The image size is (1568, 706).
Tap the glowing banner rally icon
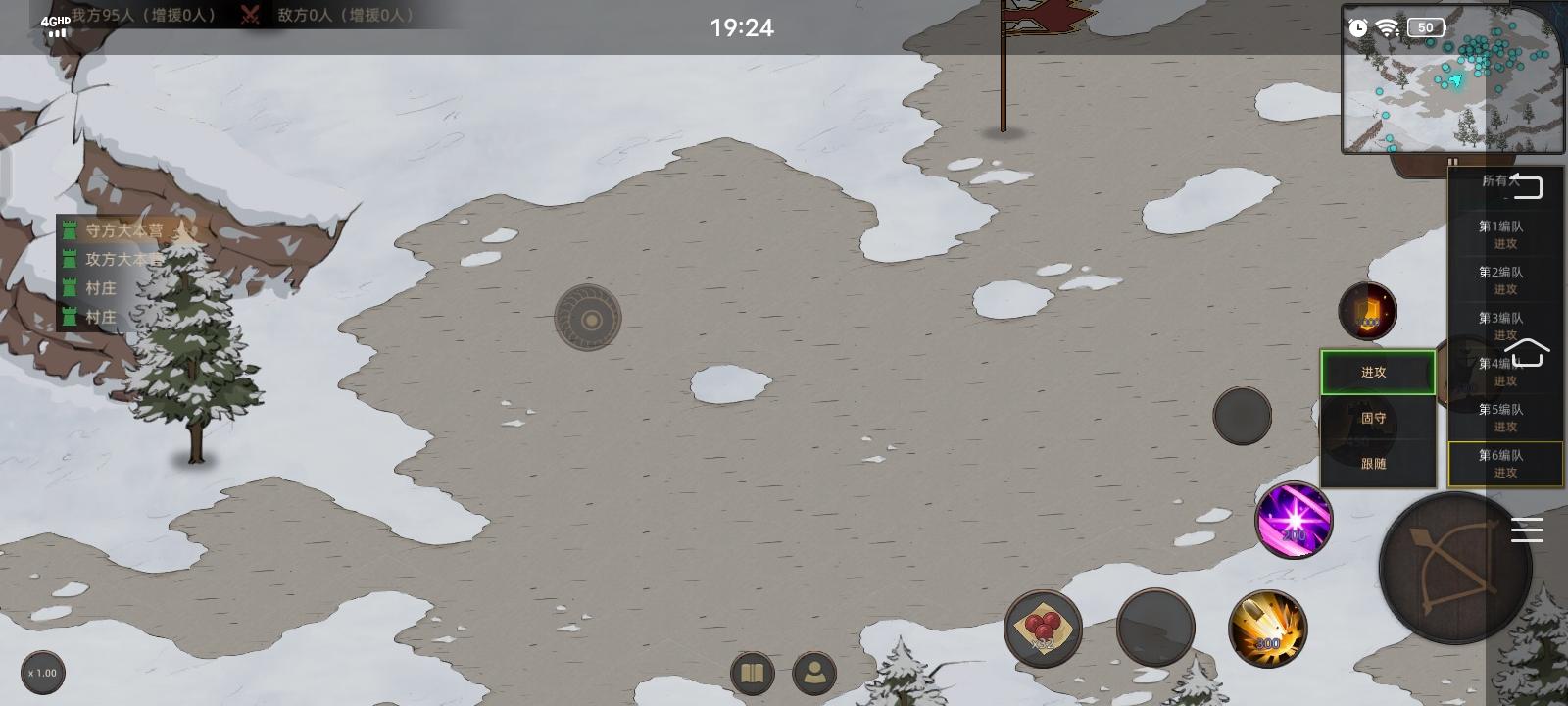click(1366, 310)
